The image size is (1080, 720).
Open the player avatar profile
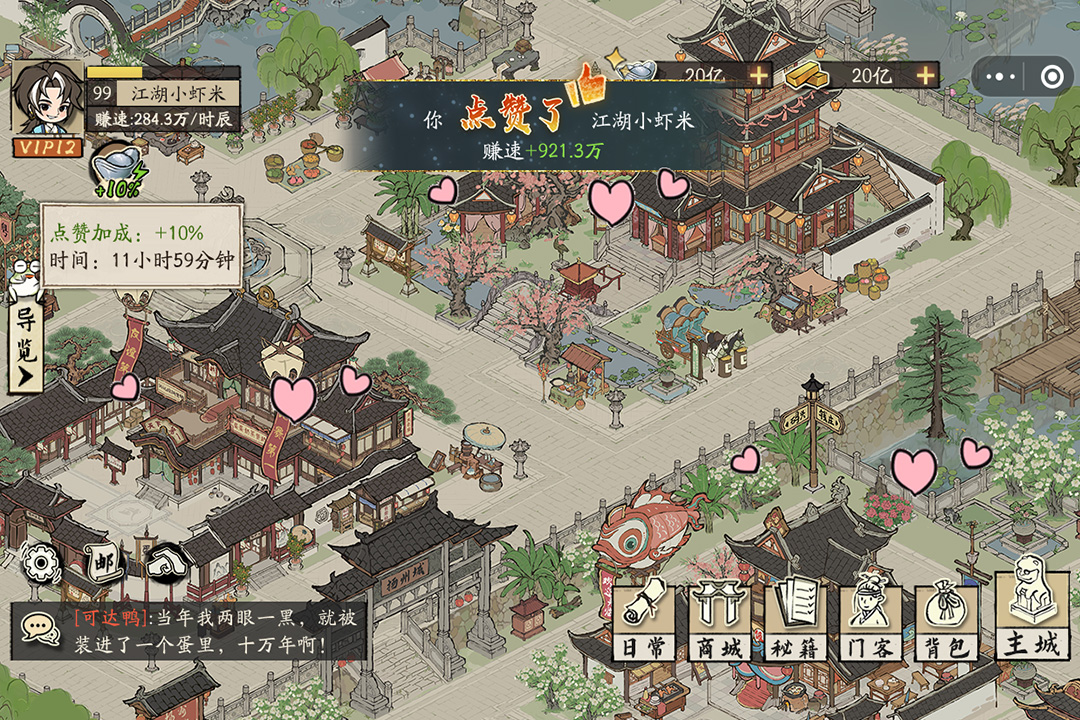coord(46,97)
